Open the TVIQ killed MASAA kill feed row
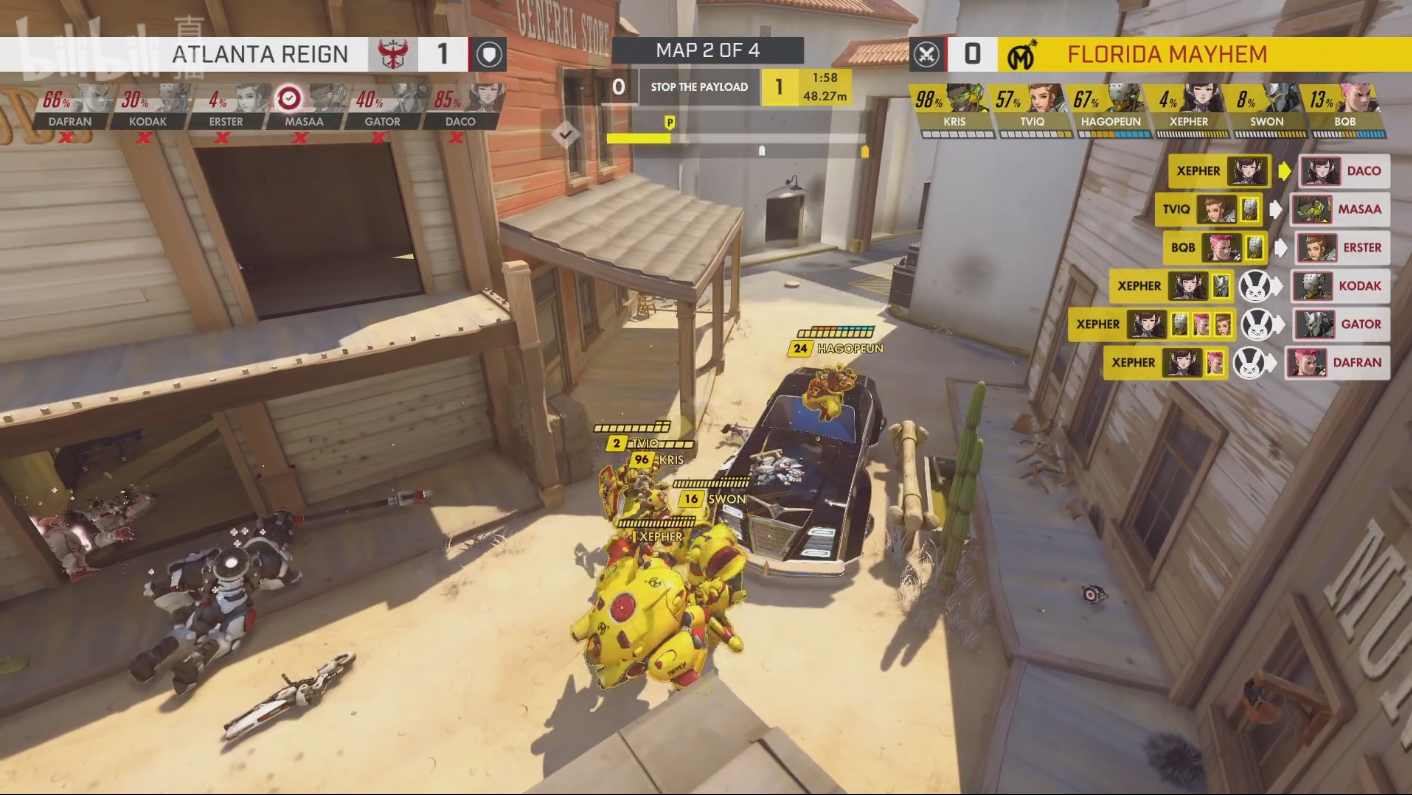Image resolution: width=1412 pixels, height=795 pixels. (x=1272, y=209)
